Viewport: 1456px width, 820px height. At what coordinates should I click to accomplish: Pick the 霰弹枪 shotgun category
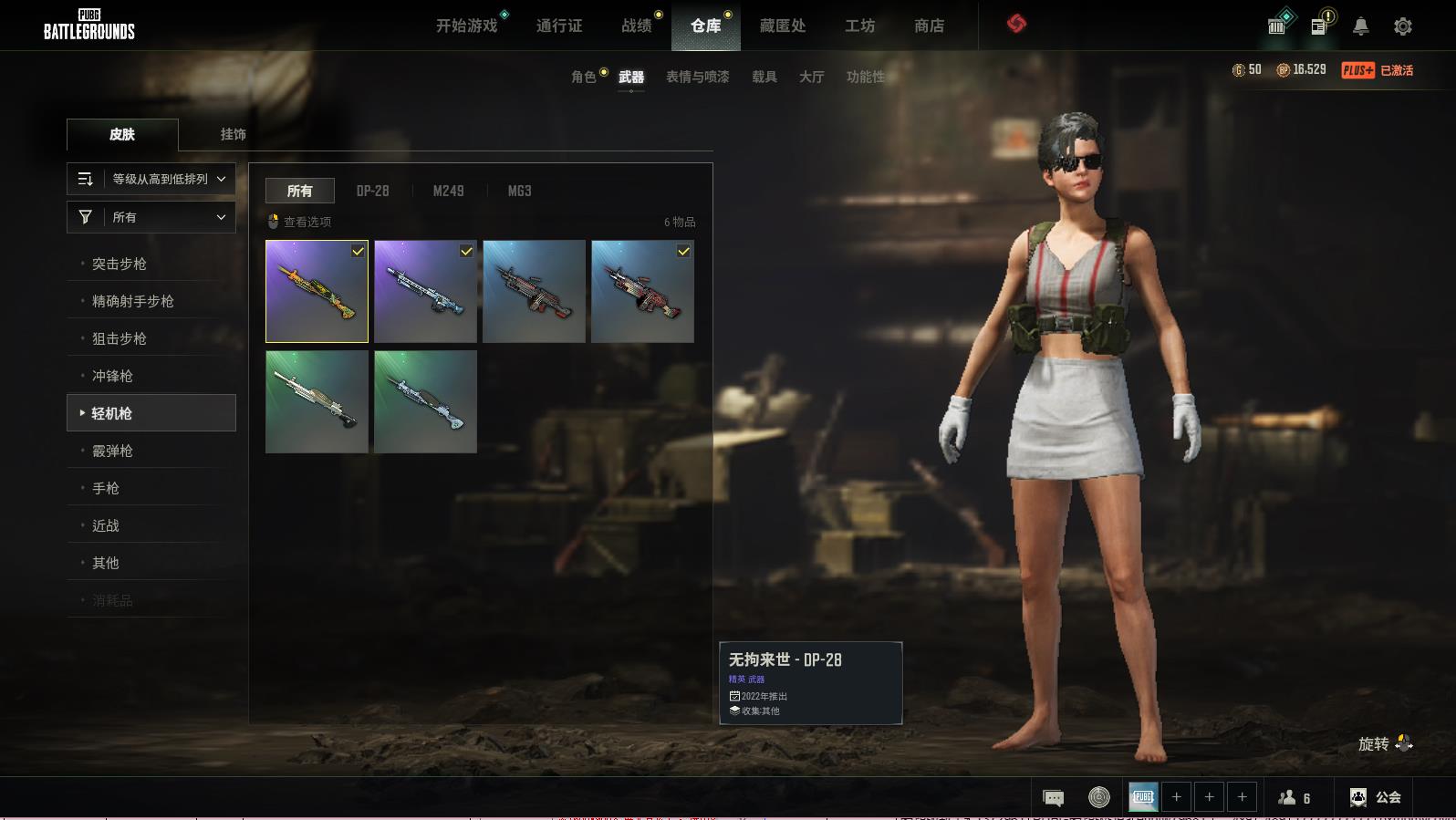coord(112,451)
